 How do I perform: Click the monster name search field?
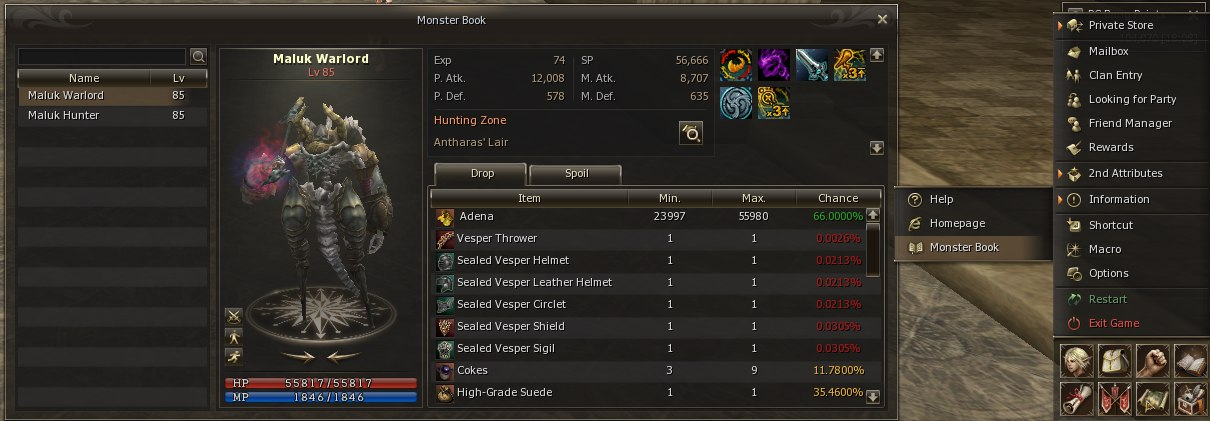pos(102,56)
